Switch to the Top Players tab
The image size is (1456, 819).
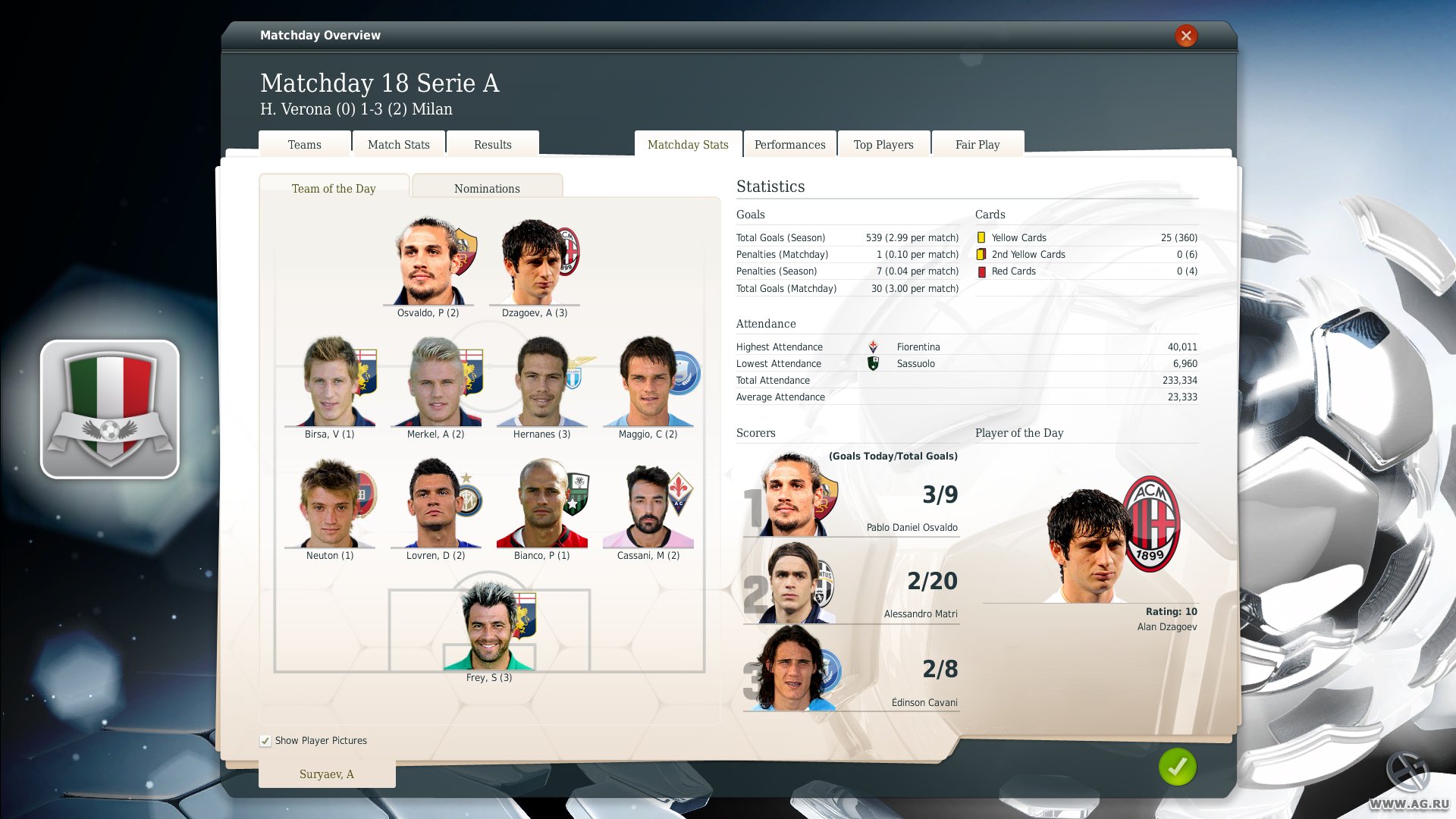click(883, 143)
